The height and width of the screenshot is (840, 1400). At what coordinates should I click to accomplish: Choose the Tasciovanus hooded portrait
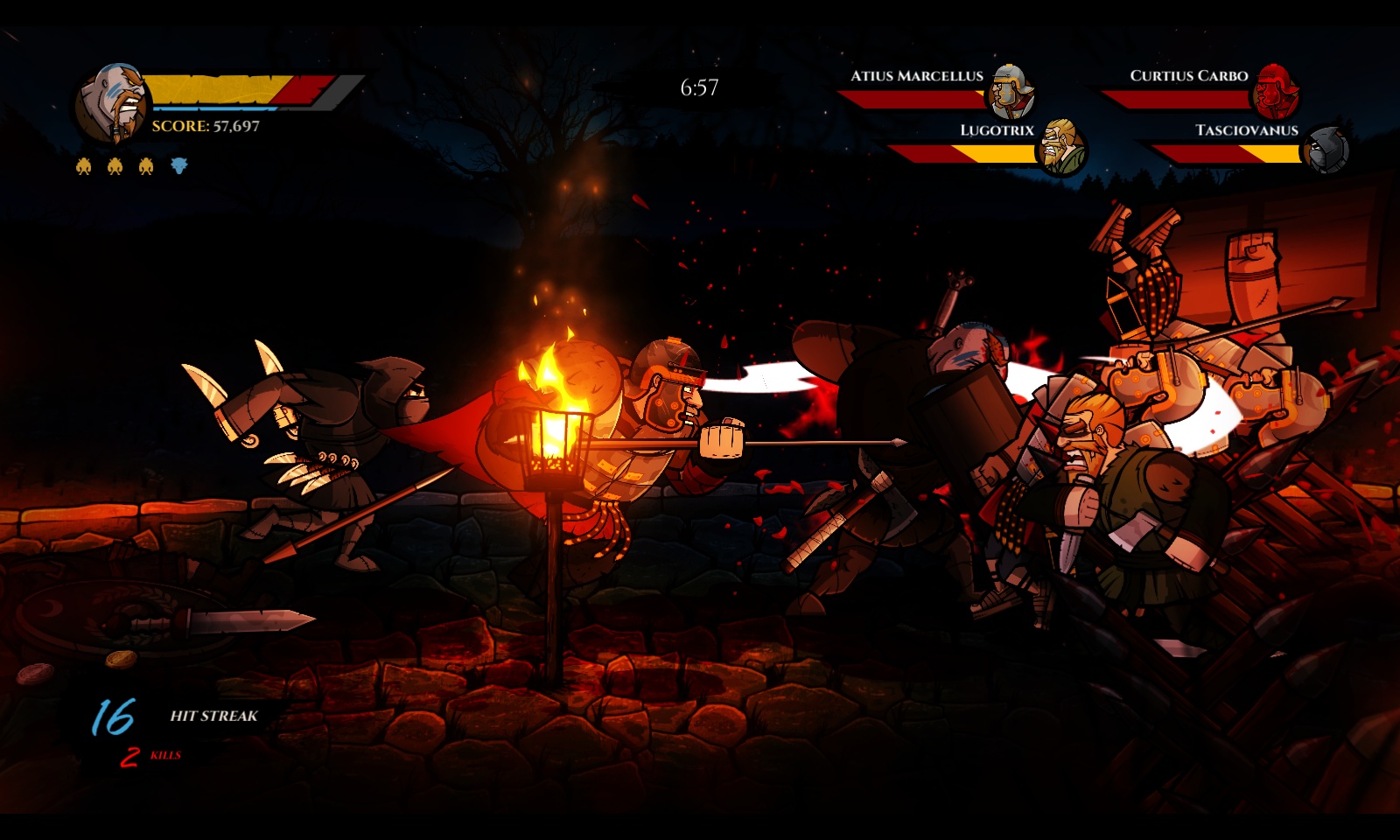click(x=1326, y=150)
